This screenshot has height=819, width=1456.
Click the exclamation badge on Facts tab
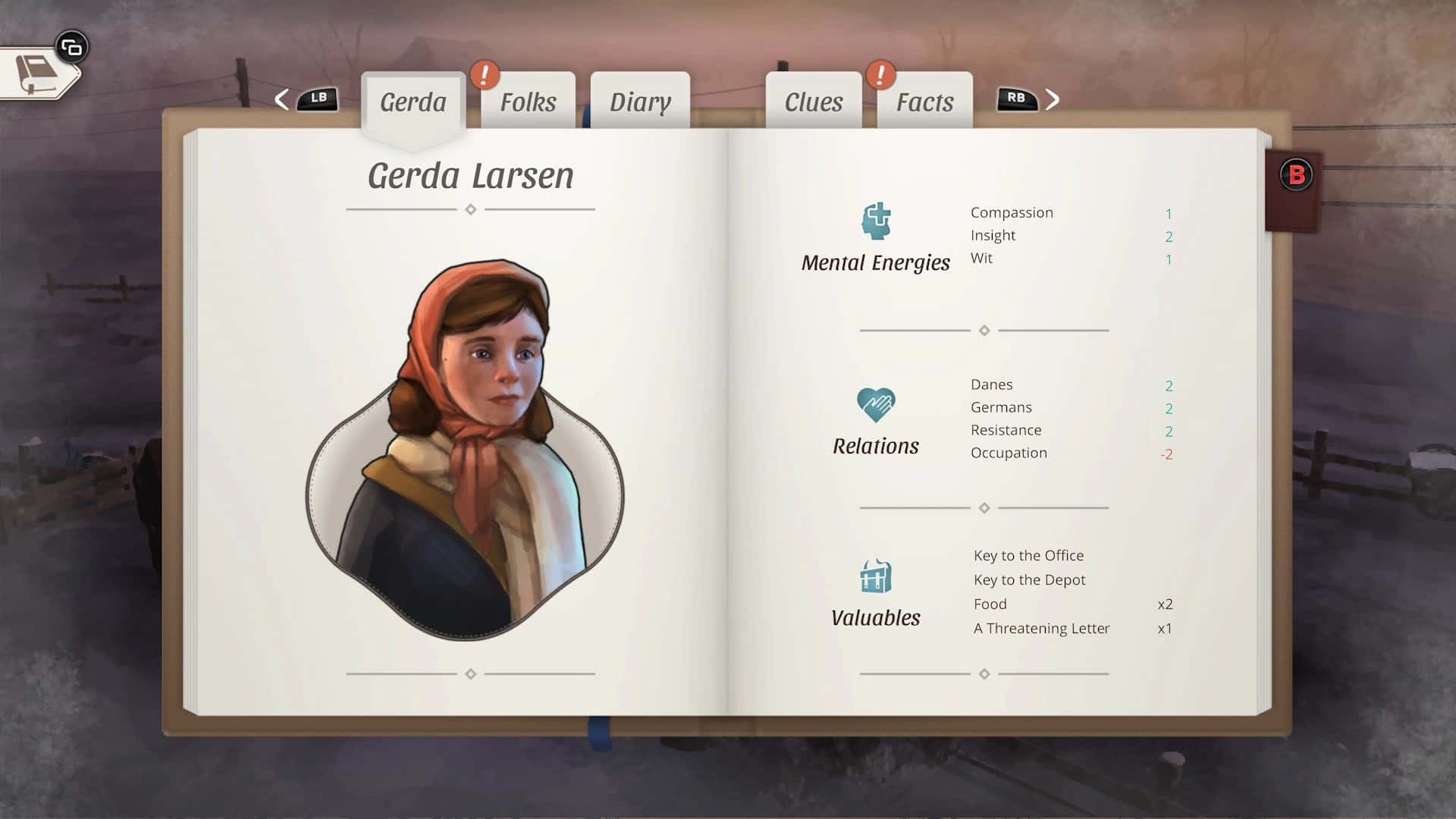pyautogui.click(x=880, y=75)
